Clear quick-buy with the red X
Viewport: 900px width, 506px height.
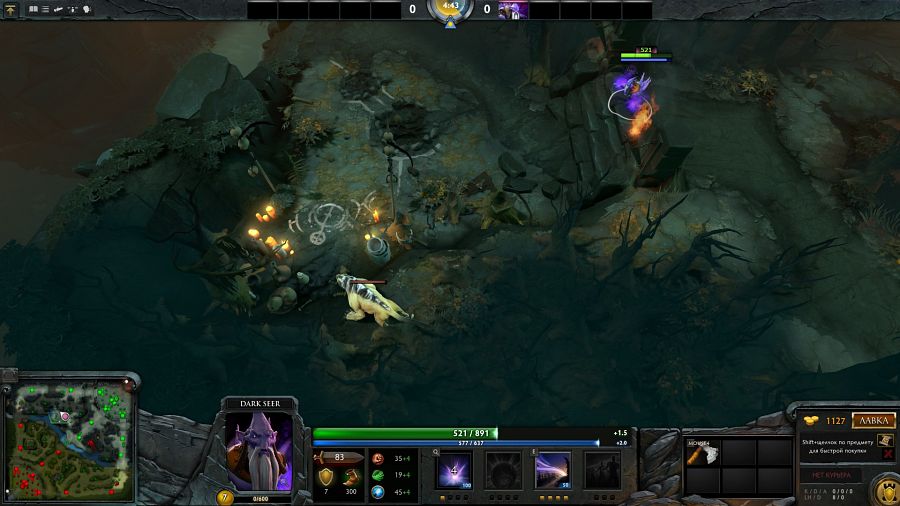(x=890, y=455)
